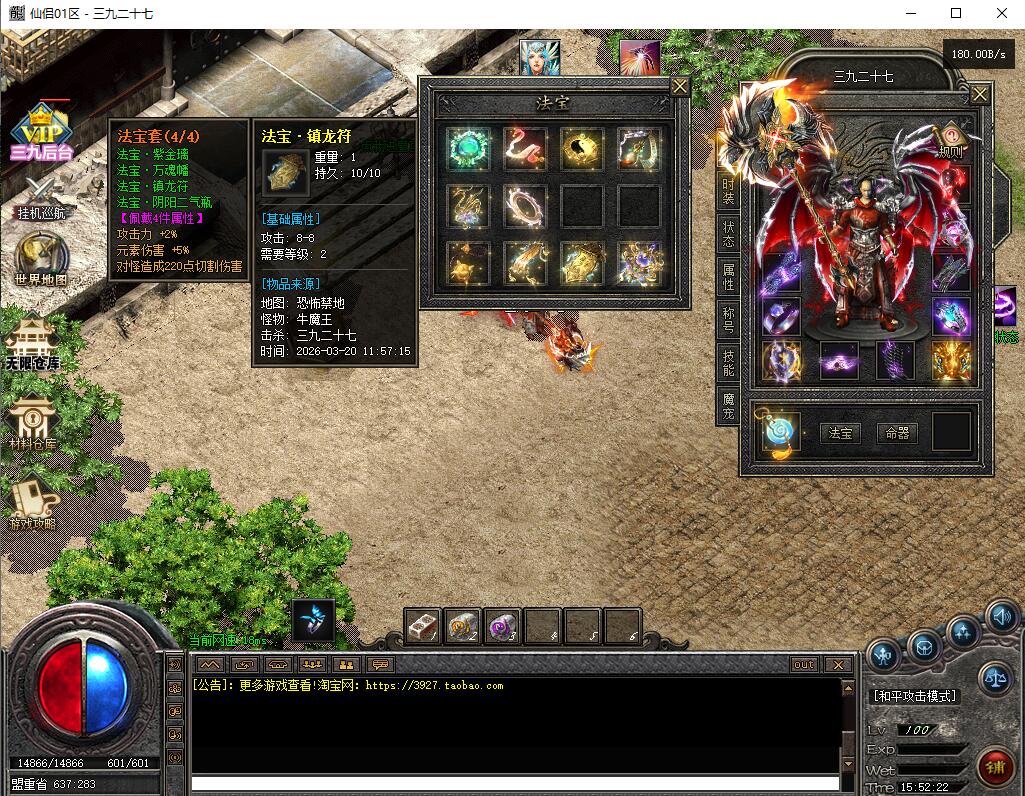Click the 法宝 button in character panel
The height and width of the screenshot is (796, 1025).
(840, 433)
